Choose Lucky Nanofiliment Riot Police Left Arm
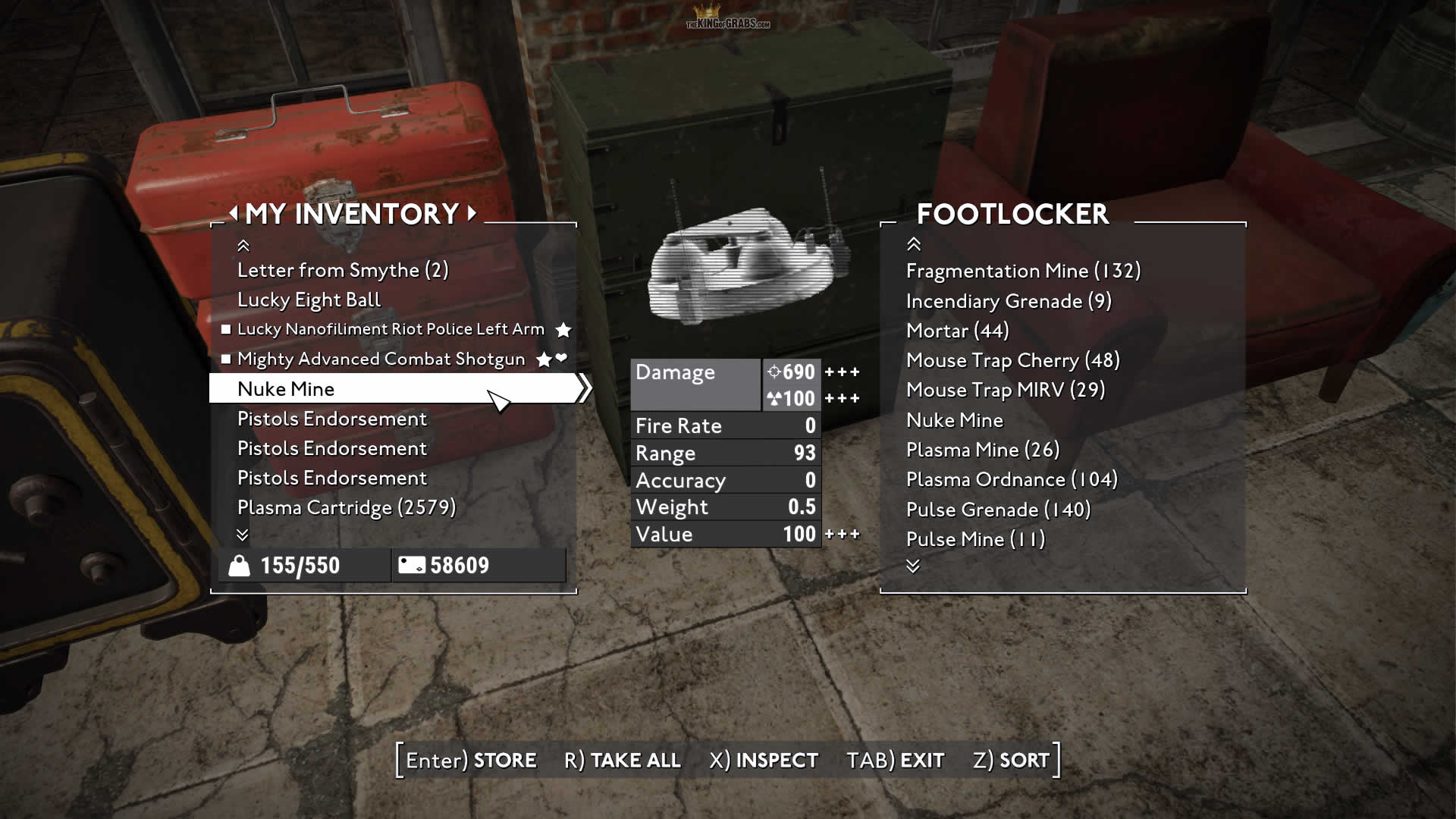 pos(391,329)
